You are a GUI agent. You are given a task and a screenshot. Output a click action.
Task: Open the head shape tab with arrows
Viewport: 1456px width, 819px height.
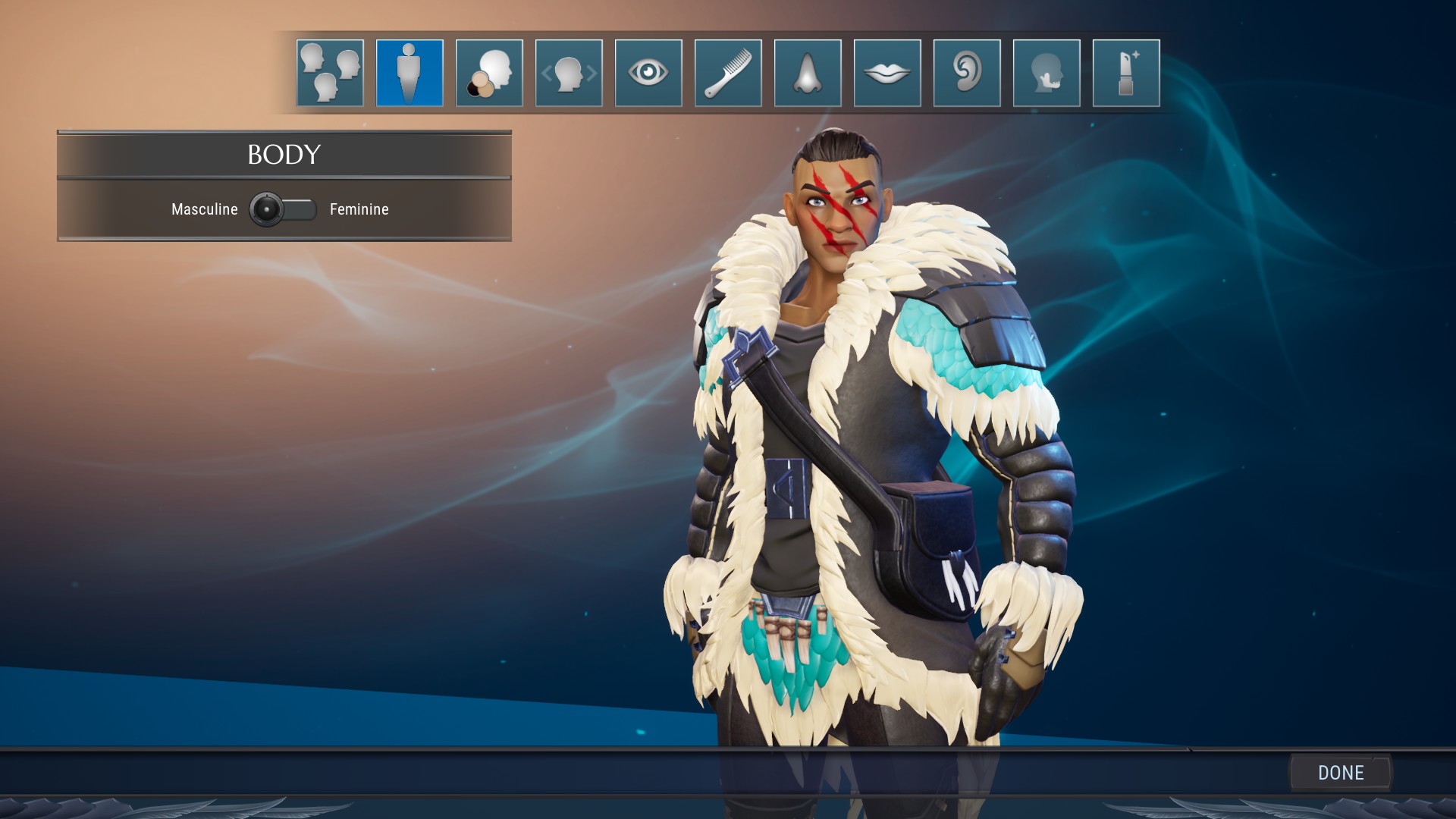[569, 73]
